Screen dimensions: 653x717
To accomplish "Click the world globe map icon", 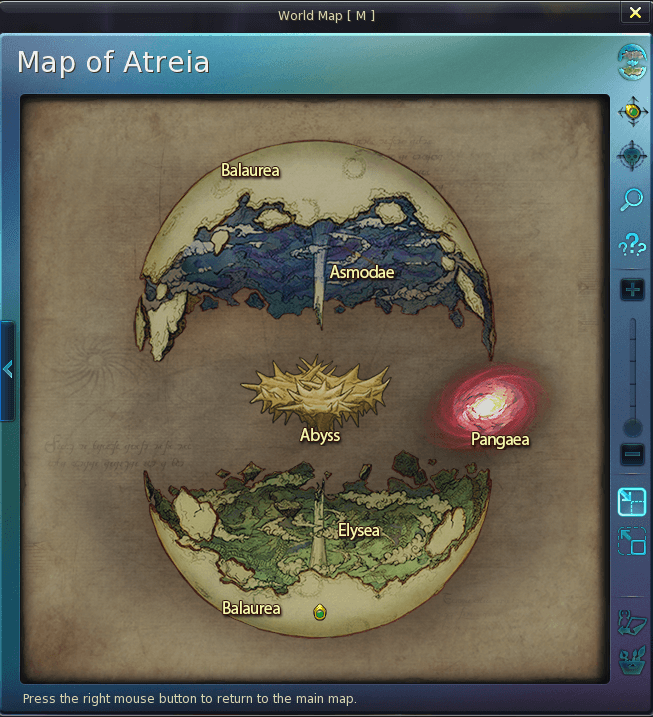I will click(x=632, y=58).
